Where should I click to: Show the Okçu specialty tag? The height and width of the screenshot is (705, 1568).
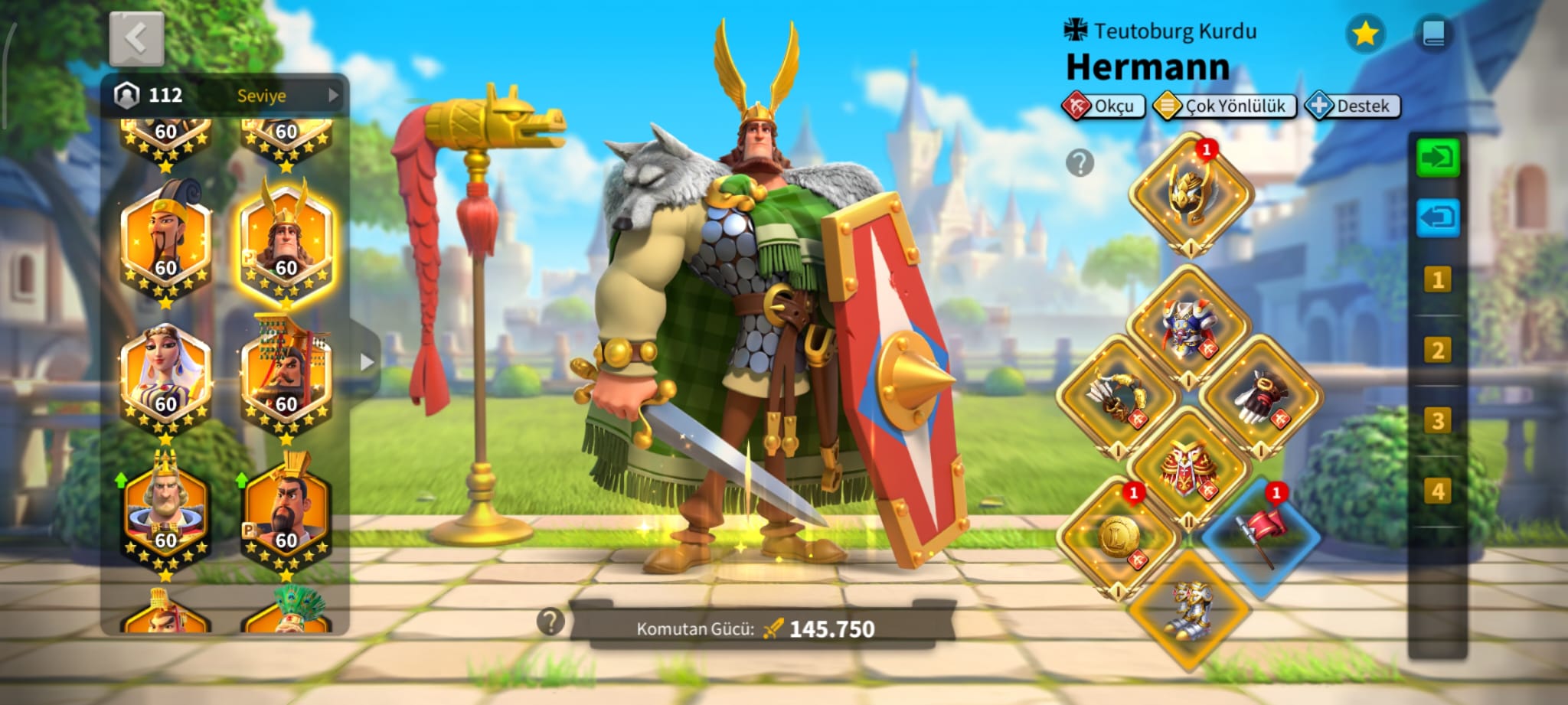pos(1103,106)
